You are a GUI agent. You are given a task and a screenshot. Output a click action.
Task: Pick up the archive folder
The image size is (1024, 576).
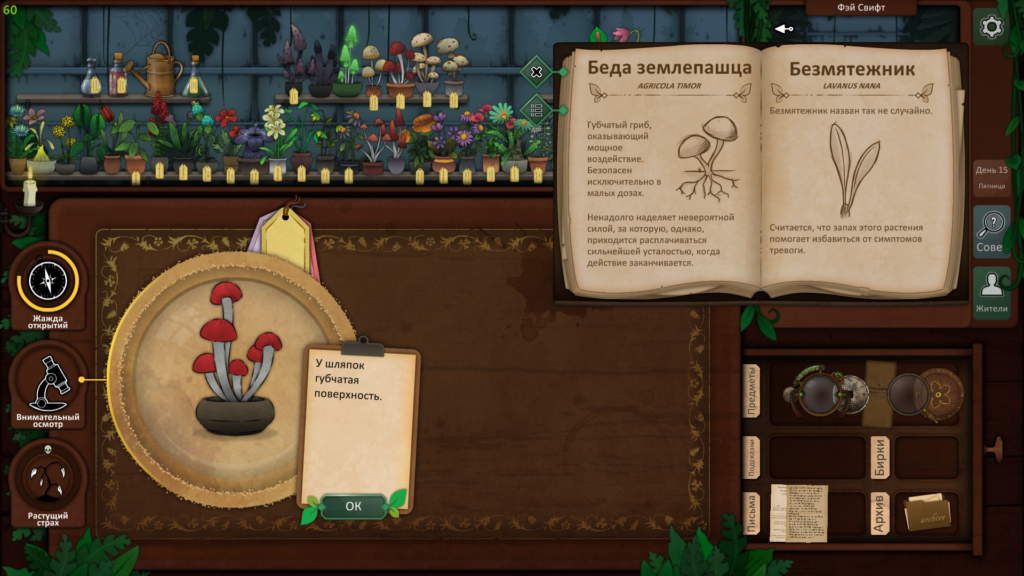(x=927, y=514)
